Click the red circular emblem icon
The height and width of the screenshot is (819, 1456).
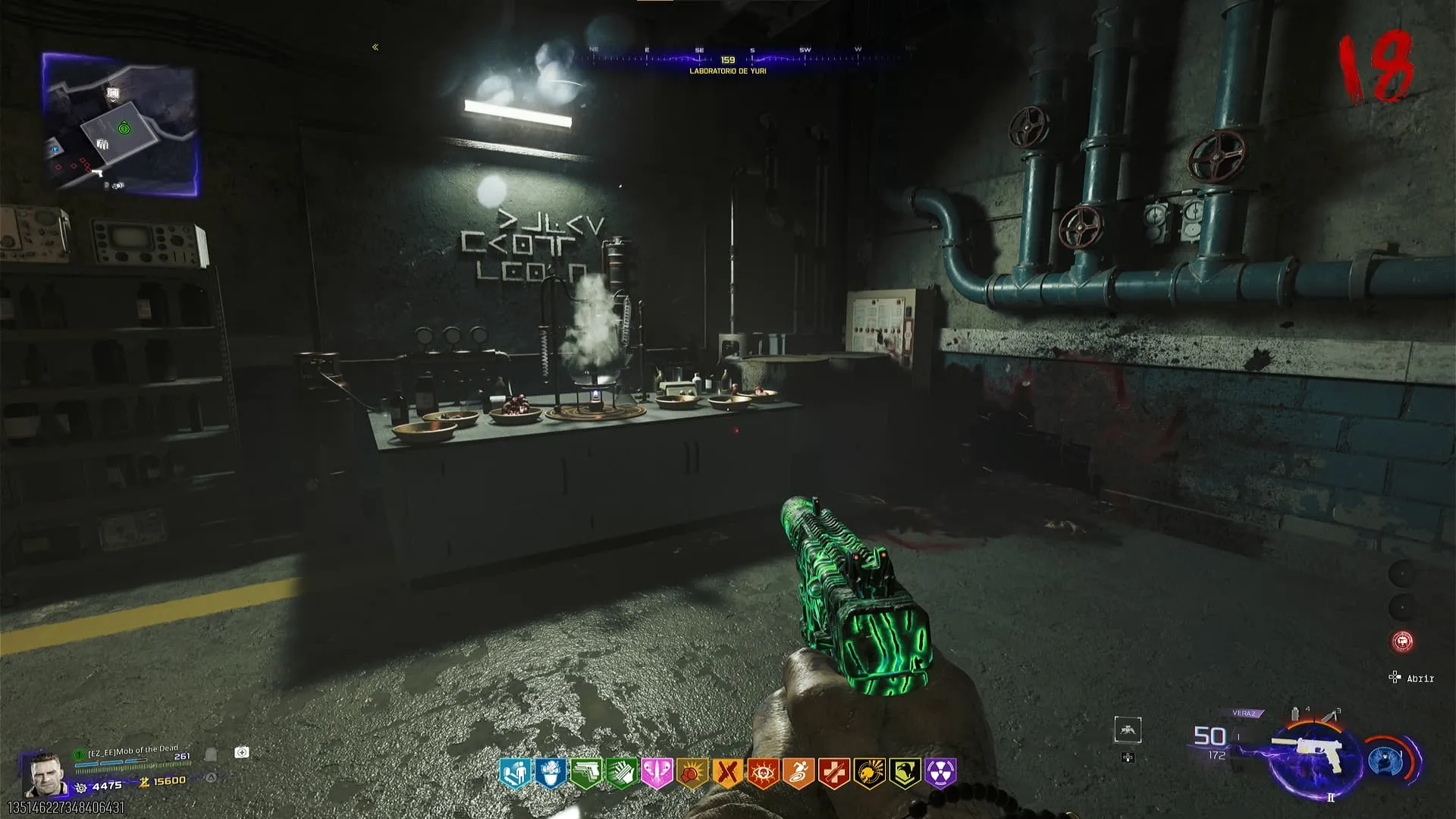pyautogui.click(x=1402, y=642)
